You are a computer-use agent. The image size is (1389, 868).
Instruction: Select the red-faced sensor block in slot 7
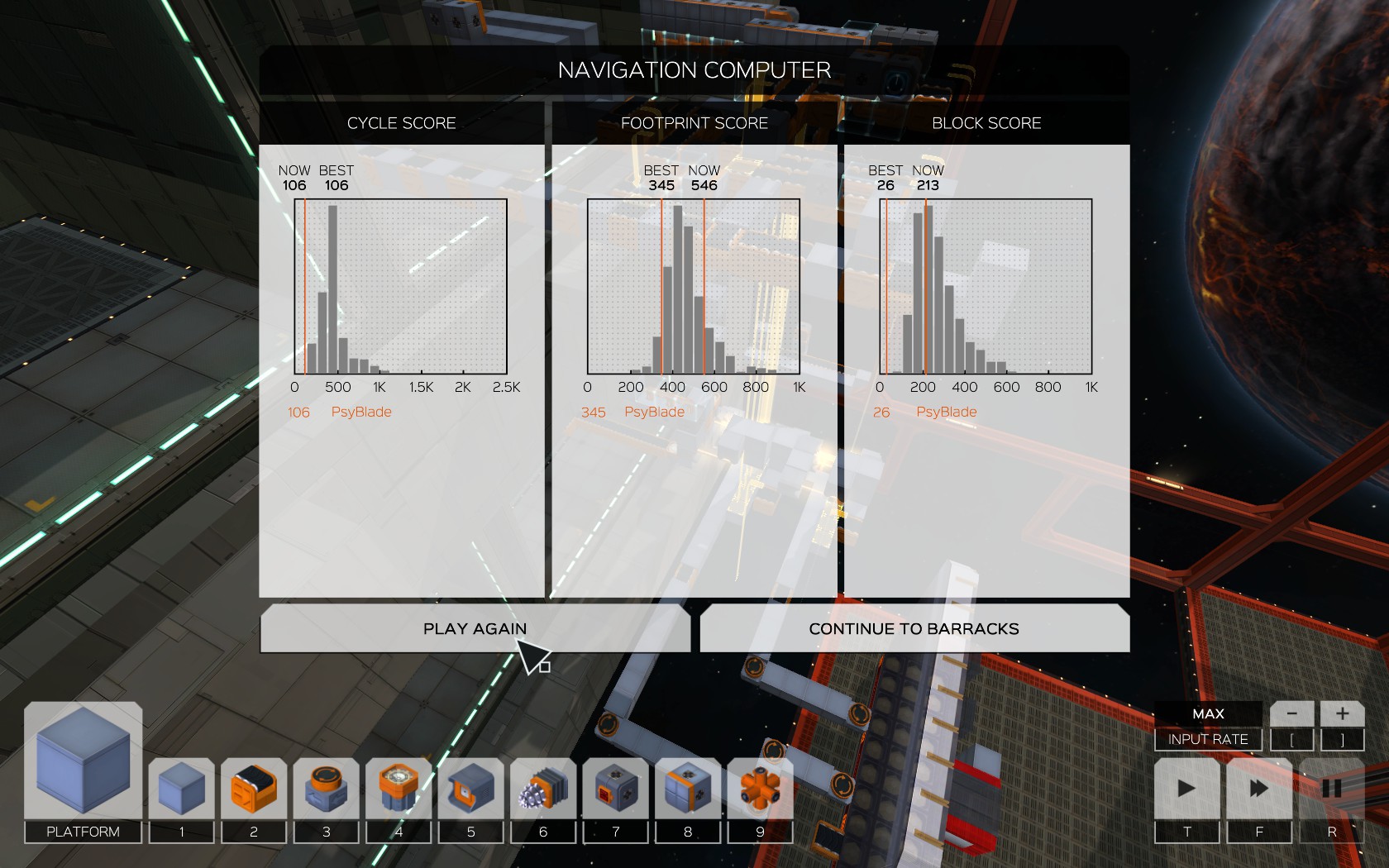click(x=615, y=789)
